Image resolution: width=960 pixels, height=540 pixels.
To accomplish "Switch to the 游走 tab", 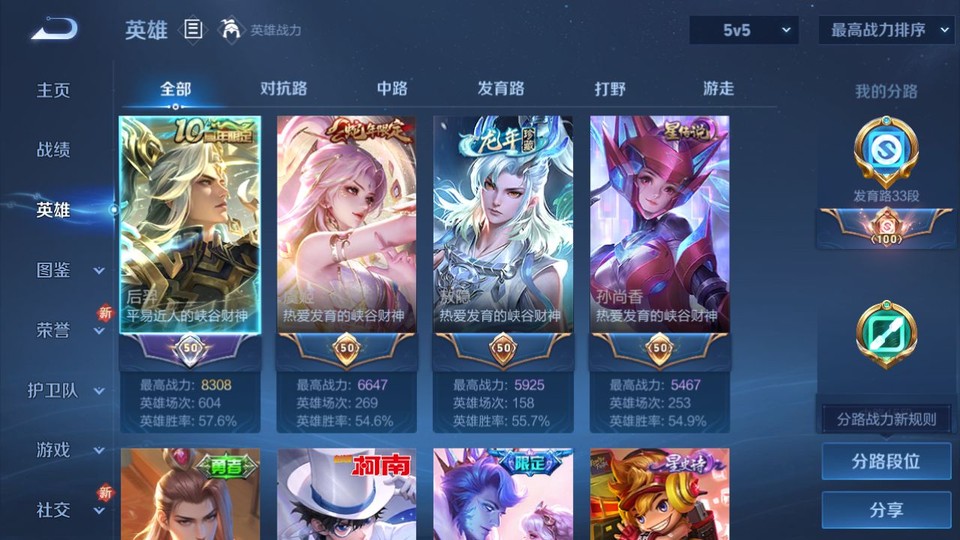I will coord(718,89).
